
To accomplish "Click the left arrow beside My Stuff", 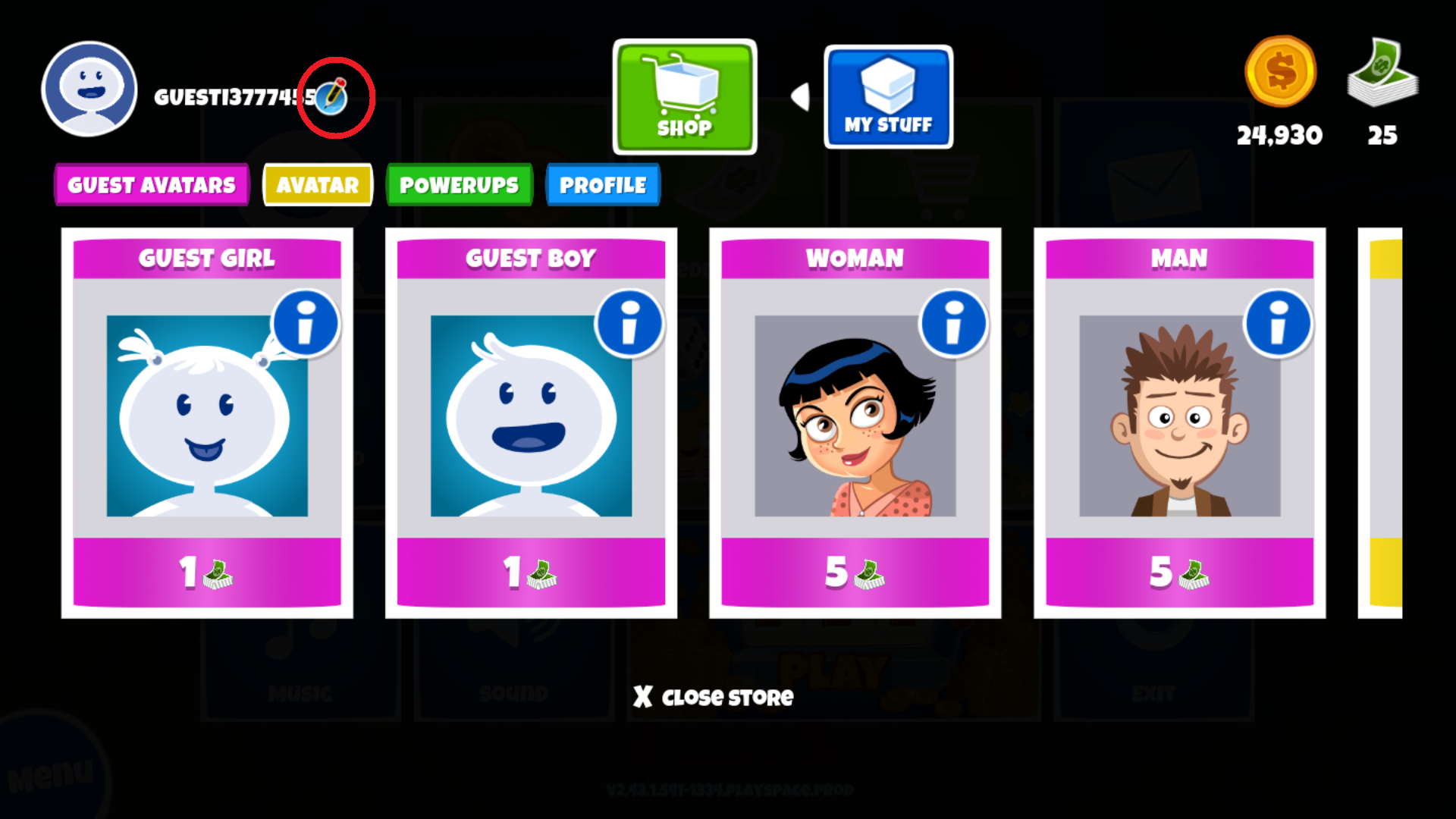I will coord(800,96).
